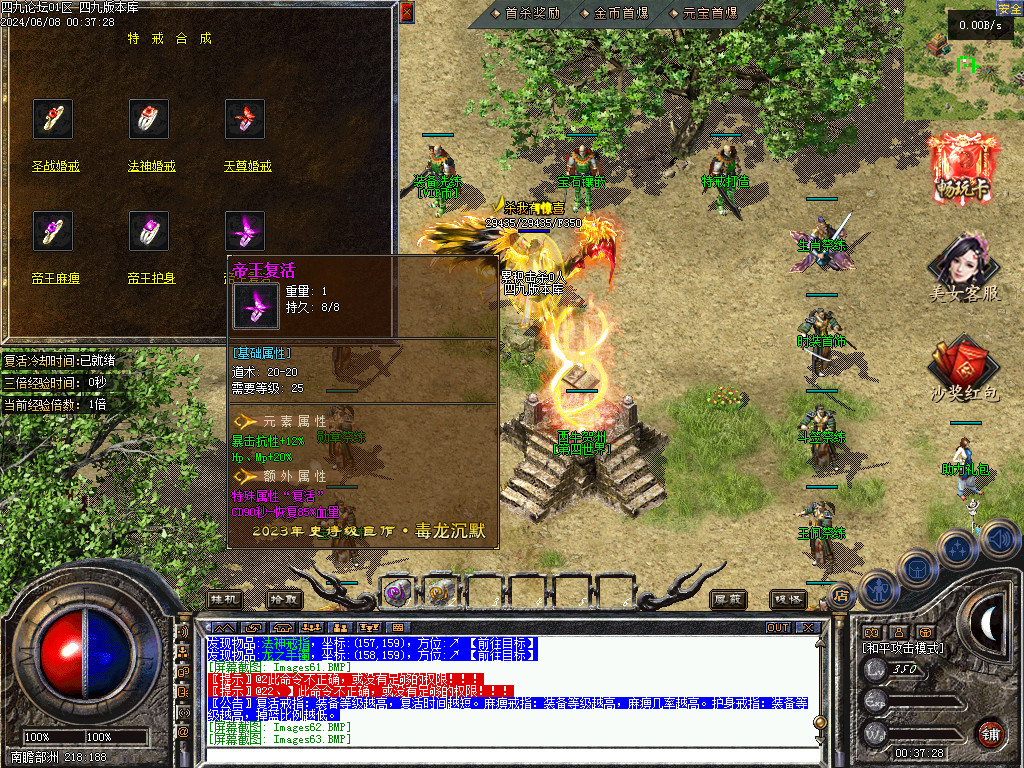Open the 首杀奖励 first-kill rewards tab
Image resolution: width=1024 pixels, height=768 pixels.
point(532,13)
